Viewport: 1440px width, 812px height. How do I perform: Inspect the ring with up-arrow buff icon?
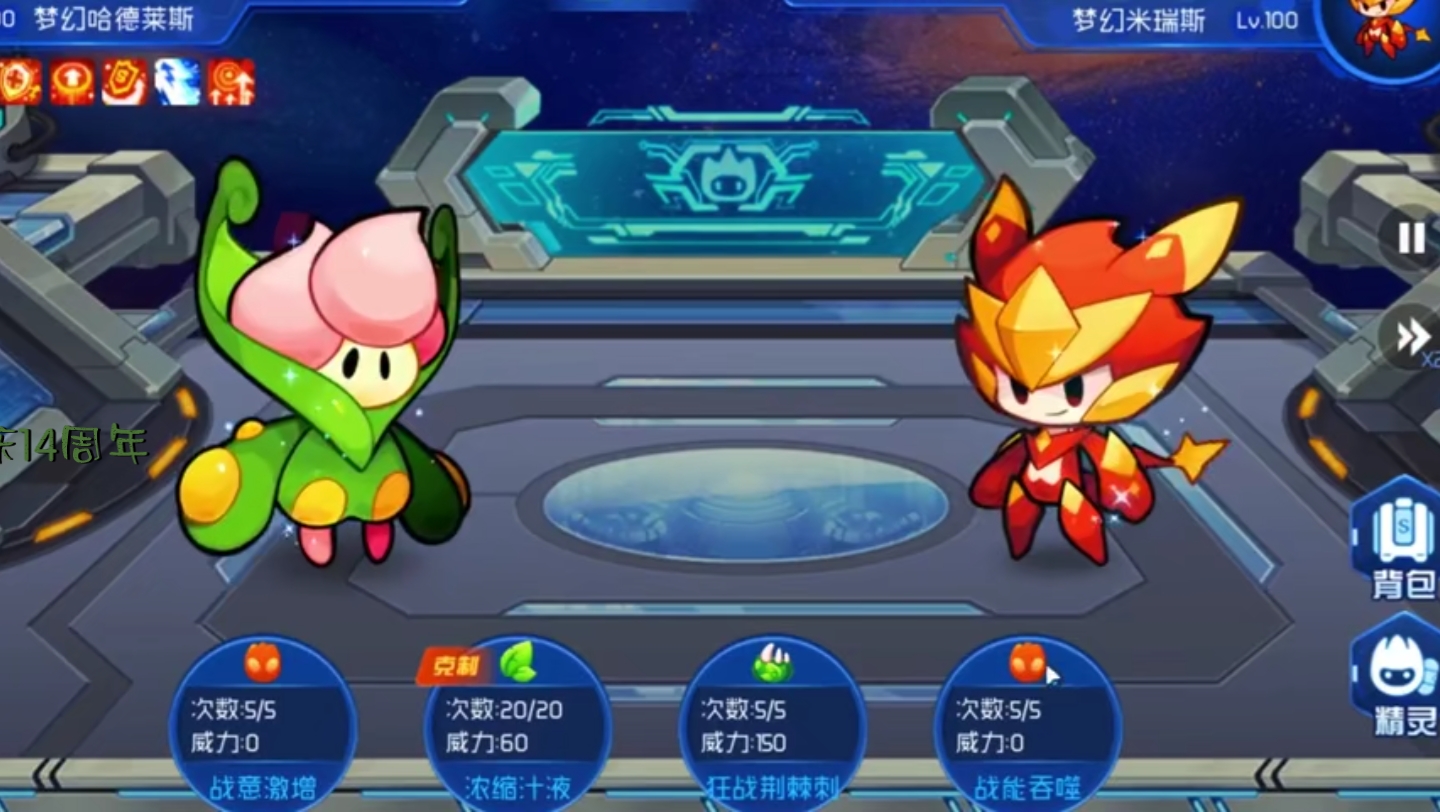click(72, 82)
